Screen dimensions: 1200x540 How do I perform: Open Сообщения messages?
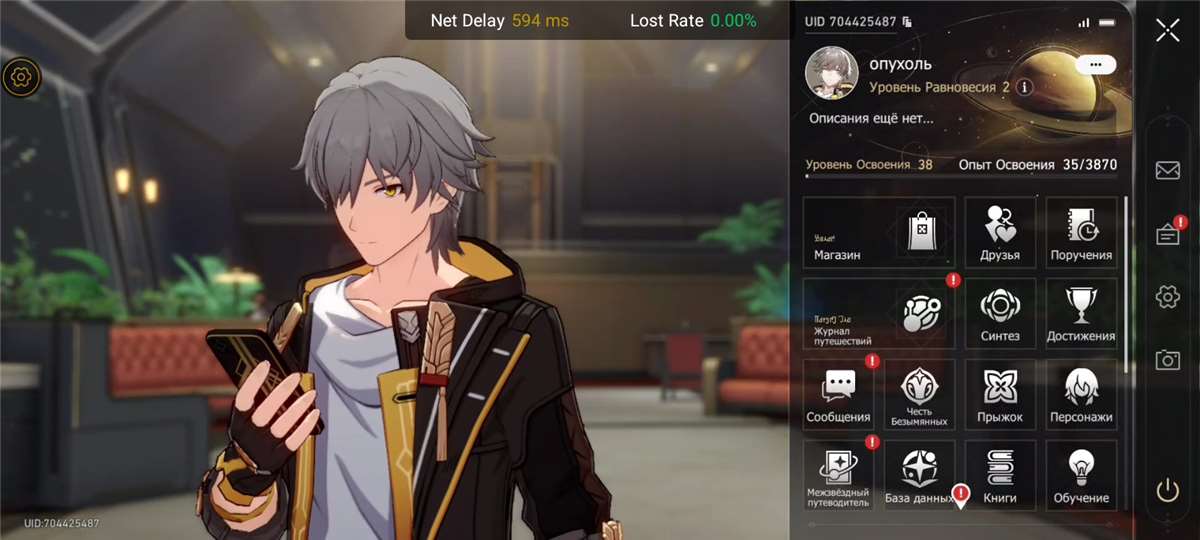click(x=837, y=395)
